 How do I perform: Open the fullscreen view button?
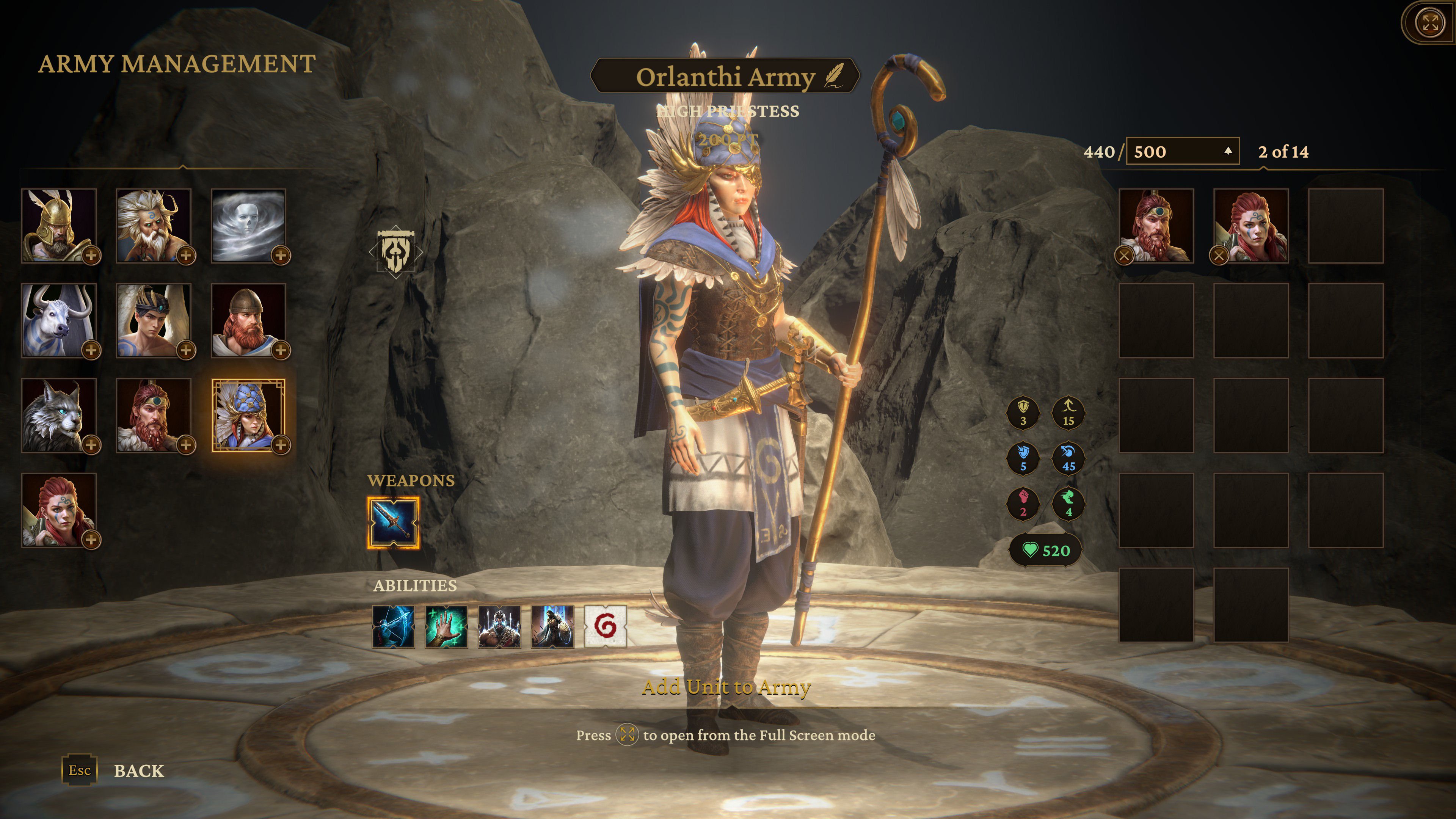[x=1430, y=23]
